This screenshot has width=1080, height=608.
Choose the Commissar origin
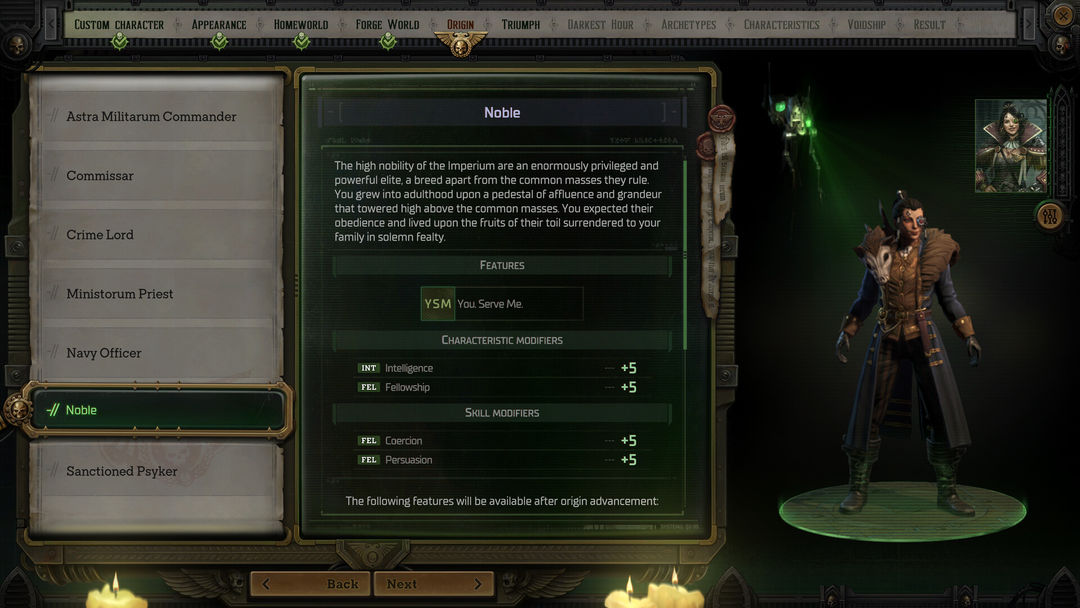click(152, 176)
